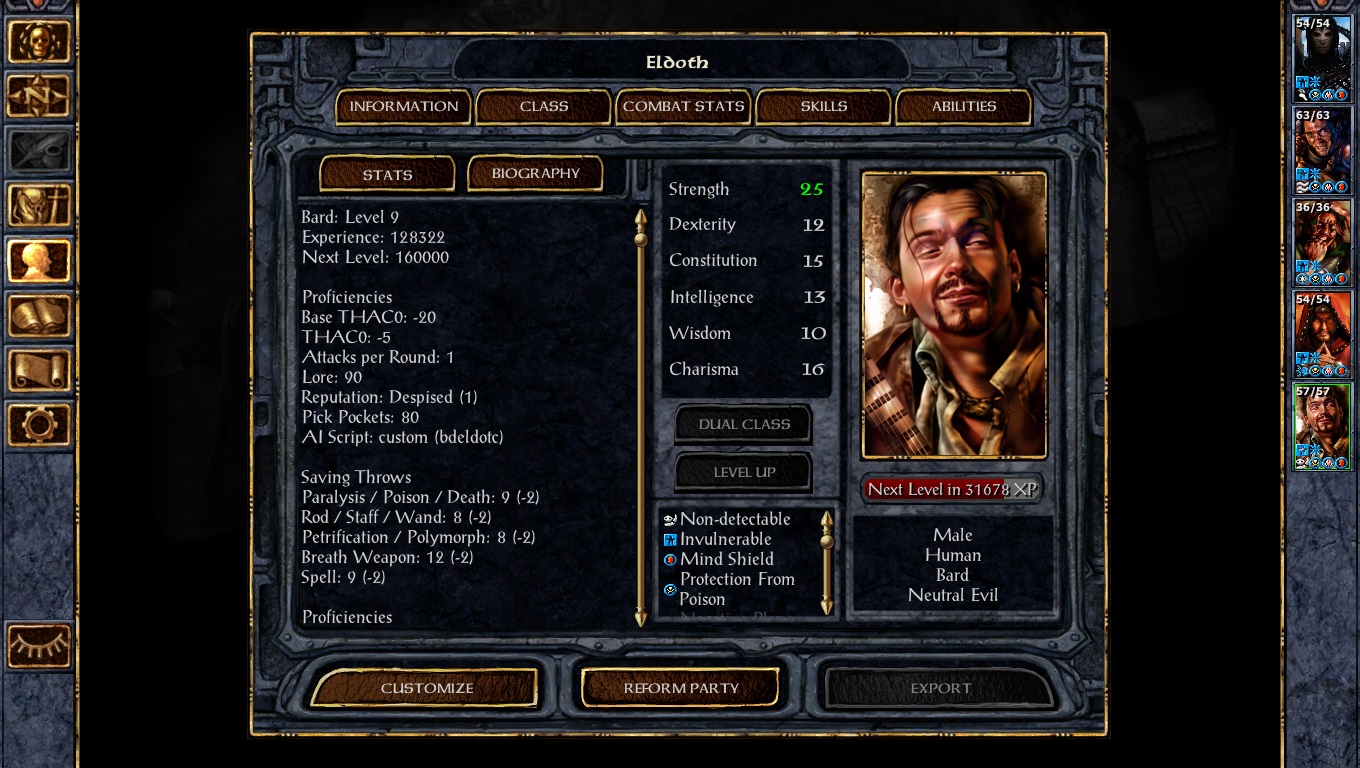Image resolution: width=1360 pixels, height=768 pixels.
Task: Open the World Map via the compass icon
Action: click(x=40, y=97)
